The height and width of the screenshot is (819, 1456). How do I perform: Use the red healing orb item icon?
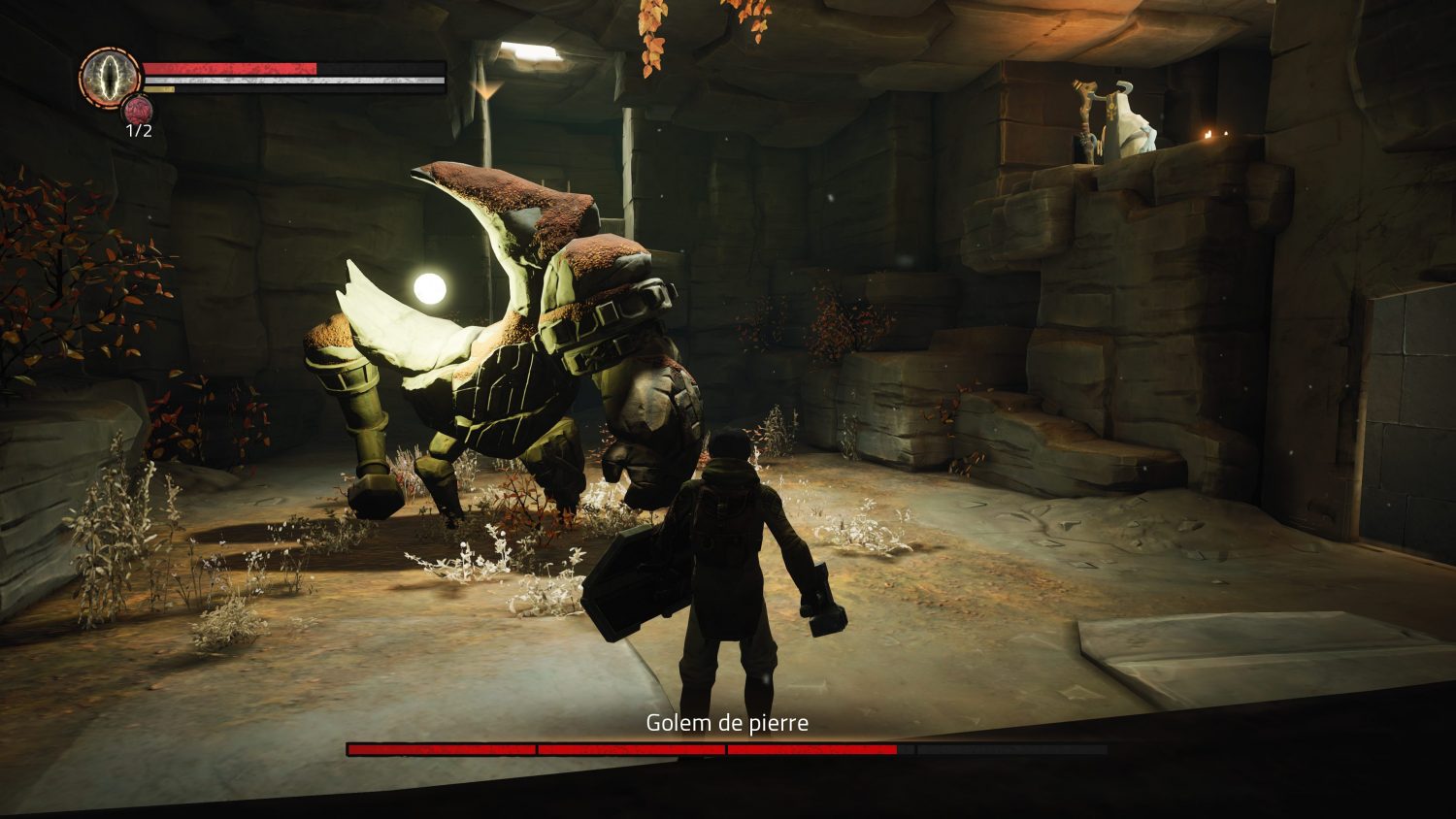point(138,110)
